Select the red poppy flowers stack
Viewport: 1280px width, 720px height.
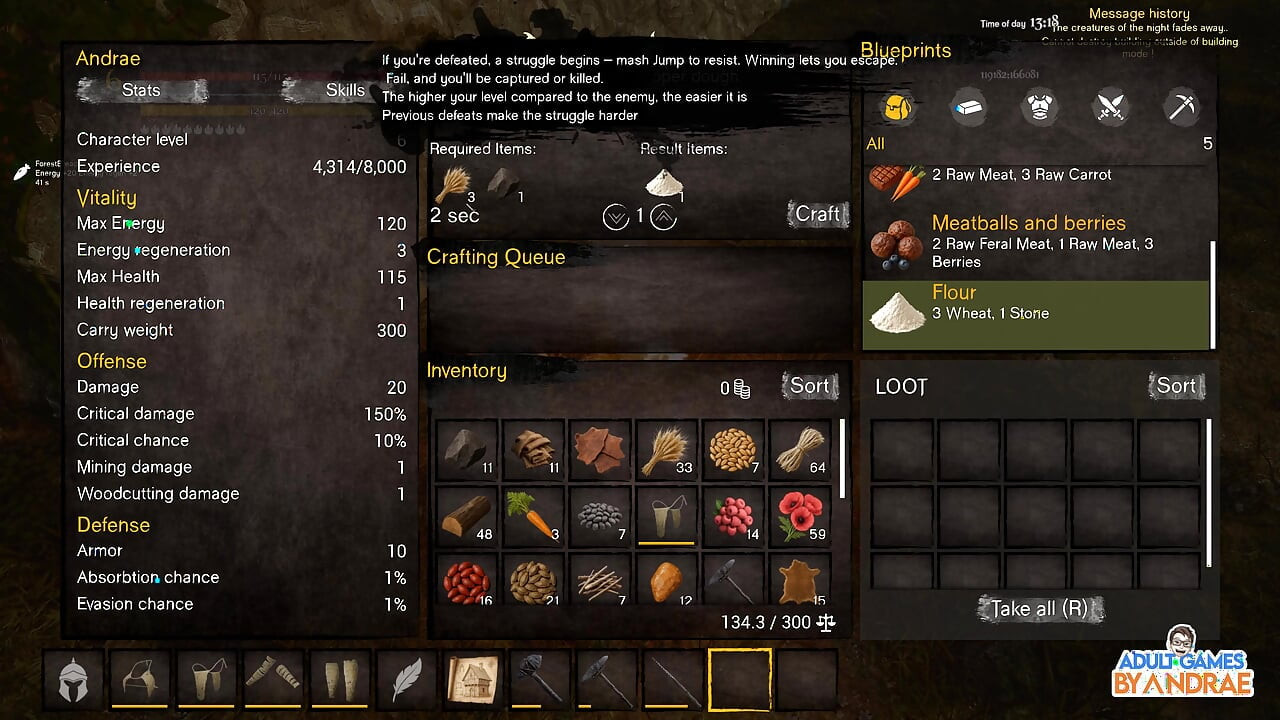point(800,516)
